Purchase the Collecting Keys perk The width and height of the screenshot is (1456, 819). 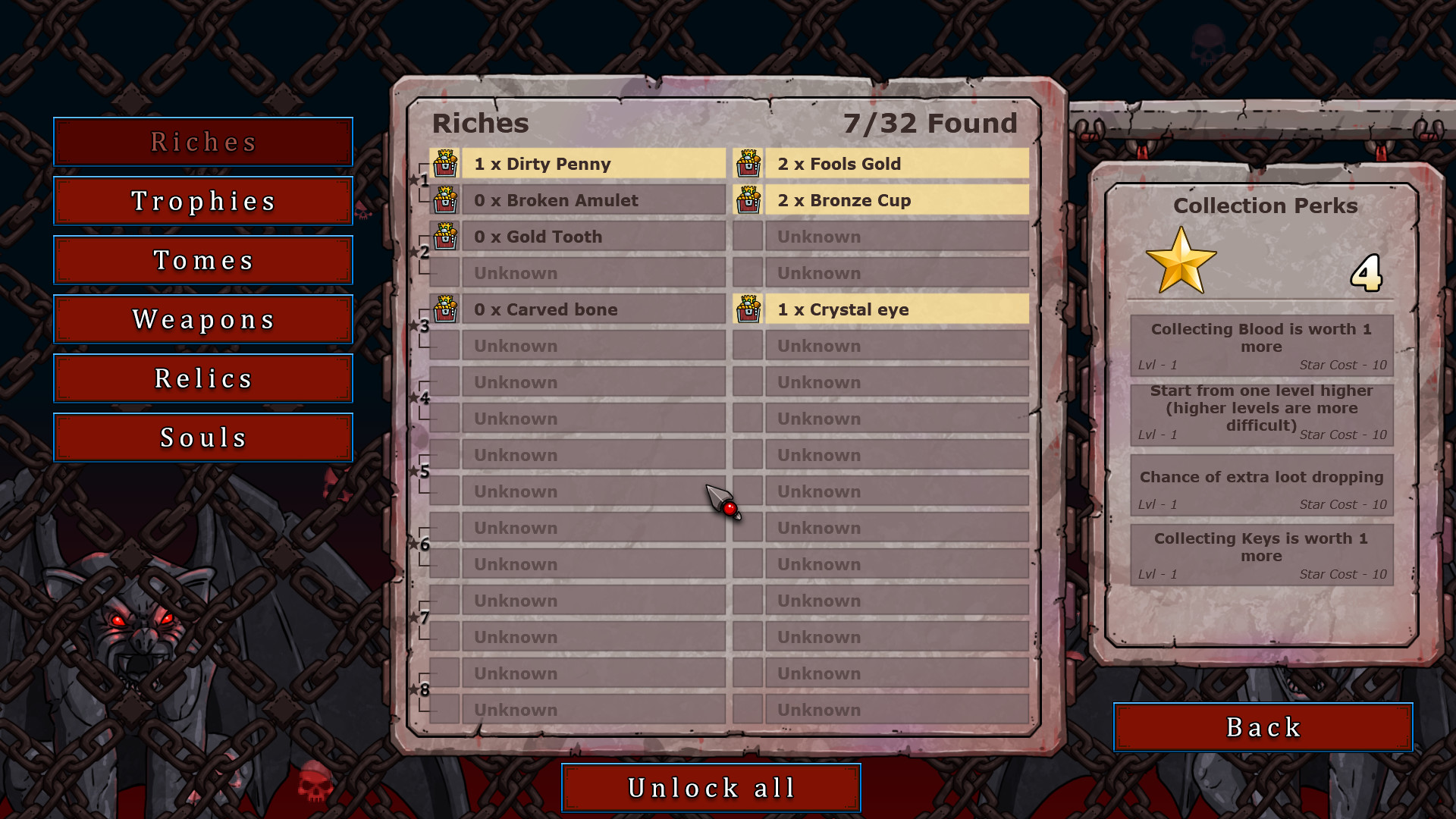coord(1261,554)
